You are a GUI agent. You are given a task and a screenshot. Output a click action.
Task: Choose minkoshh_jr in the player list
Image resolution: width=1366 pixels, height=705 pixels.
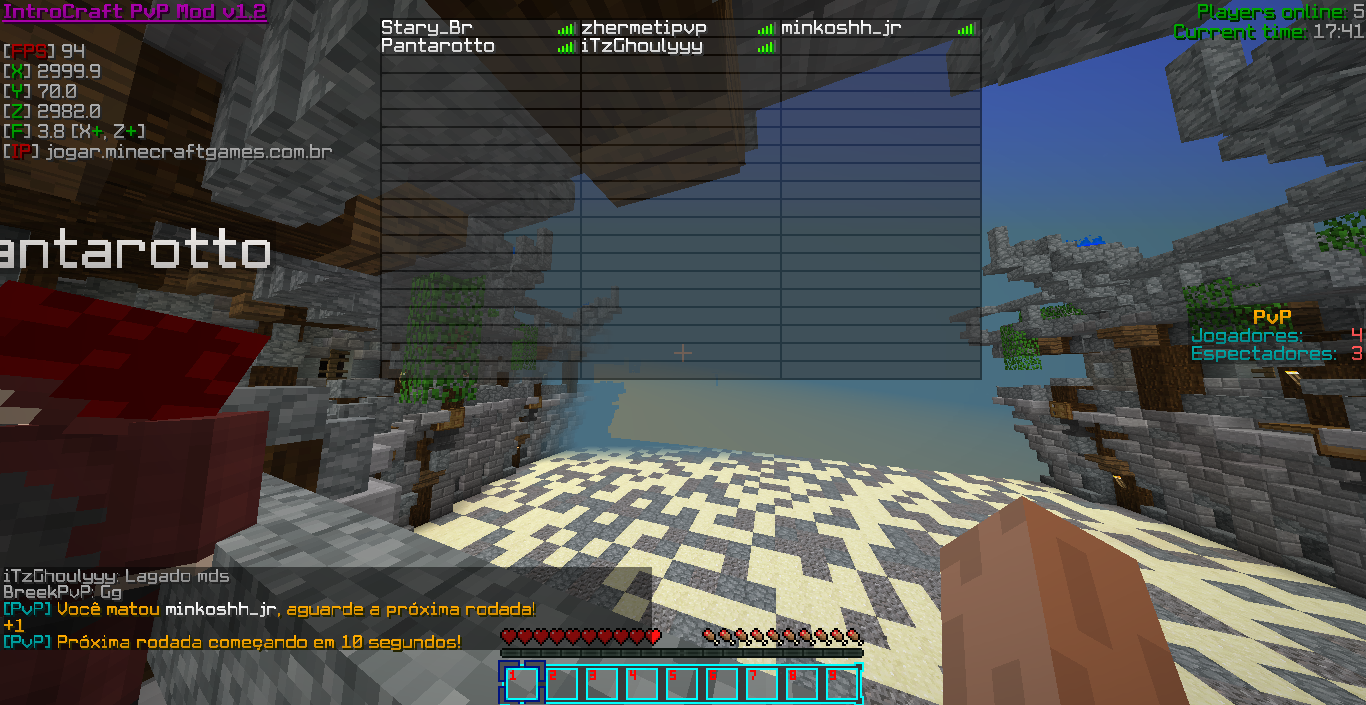(x=841, y=28)
